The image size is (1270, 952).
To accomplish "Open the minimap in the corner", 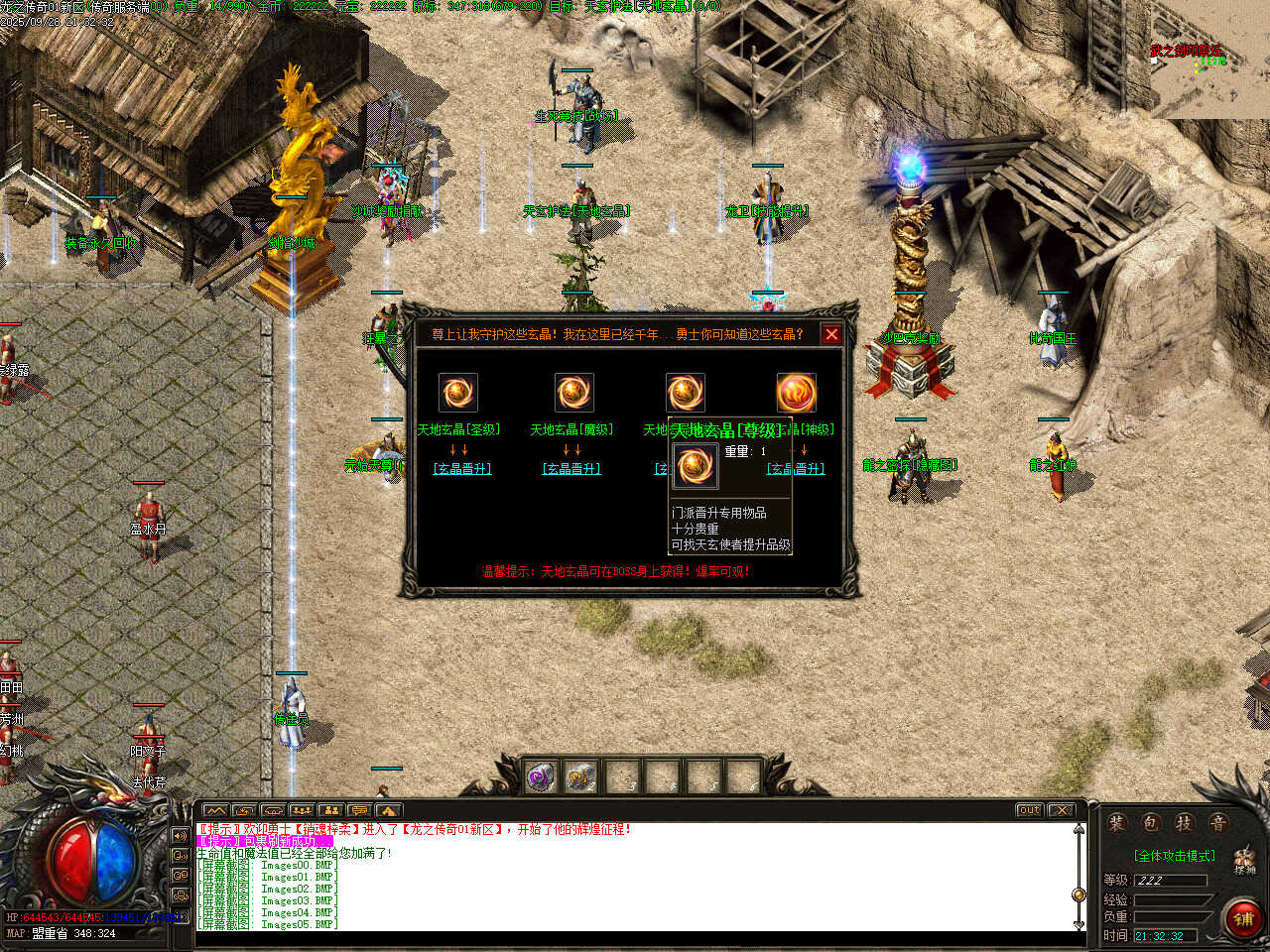I will coord(1210,59).
